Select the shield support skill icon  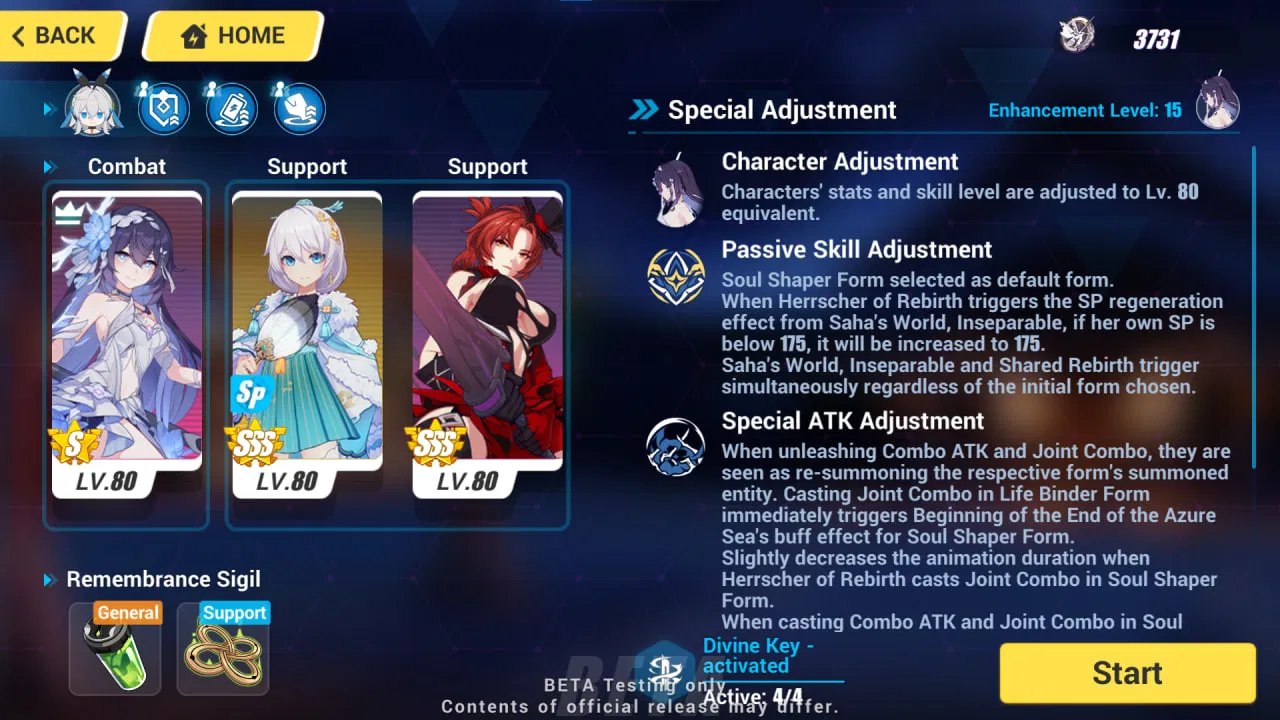click(163, 108)
